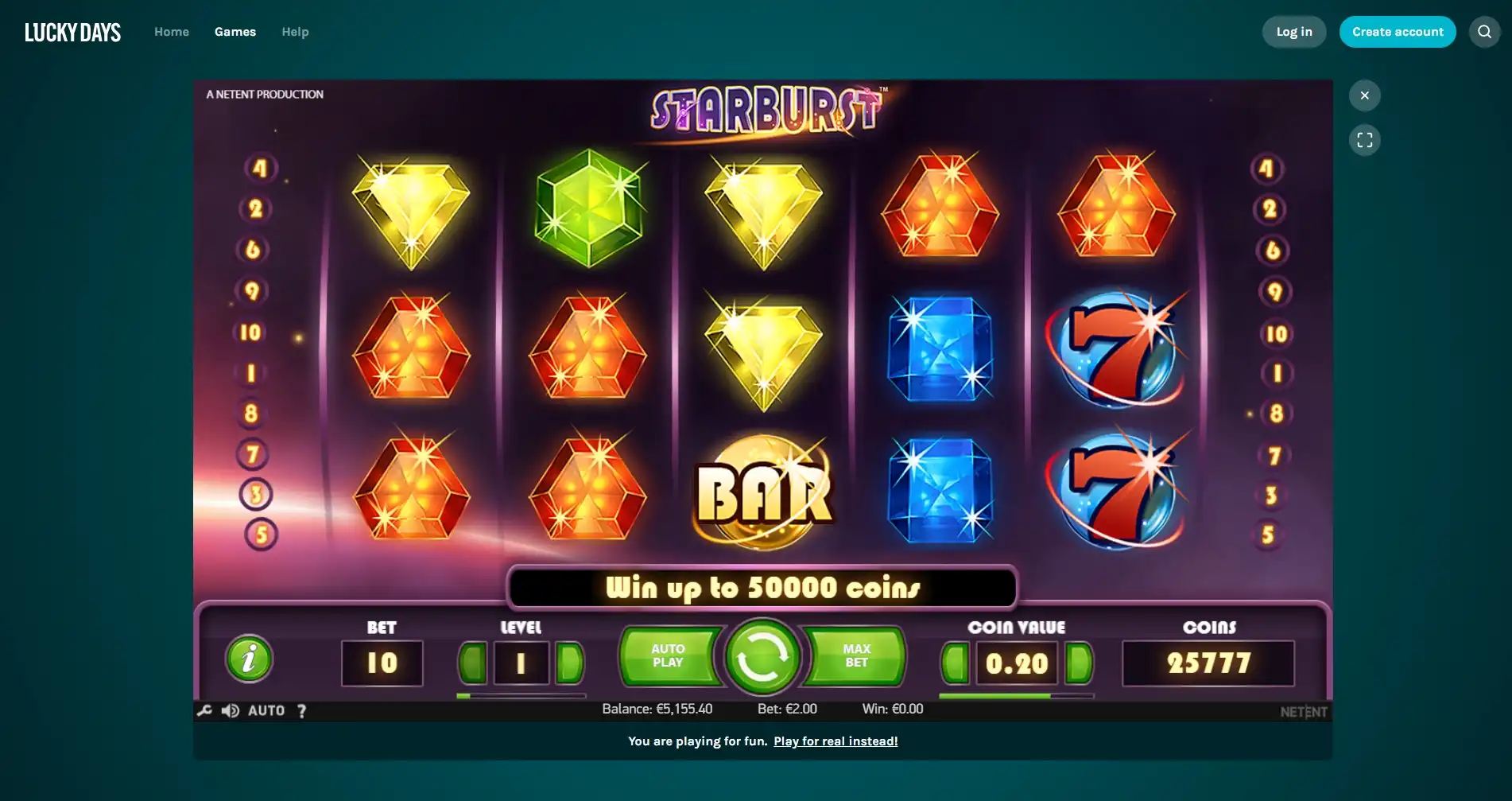Enter fullscreen using the expand icon

[x=1365, y=139]
